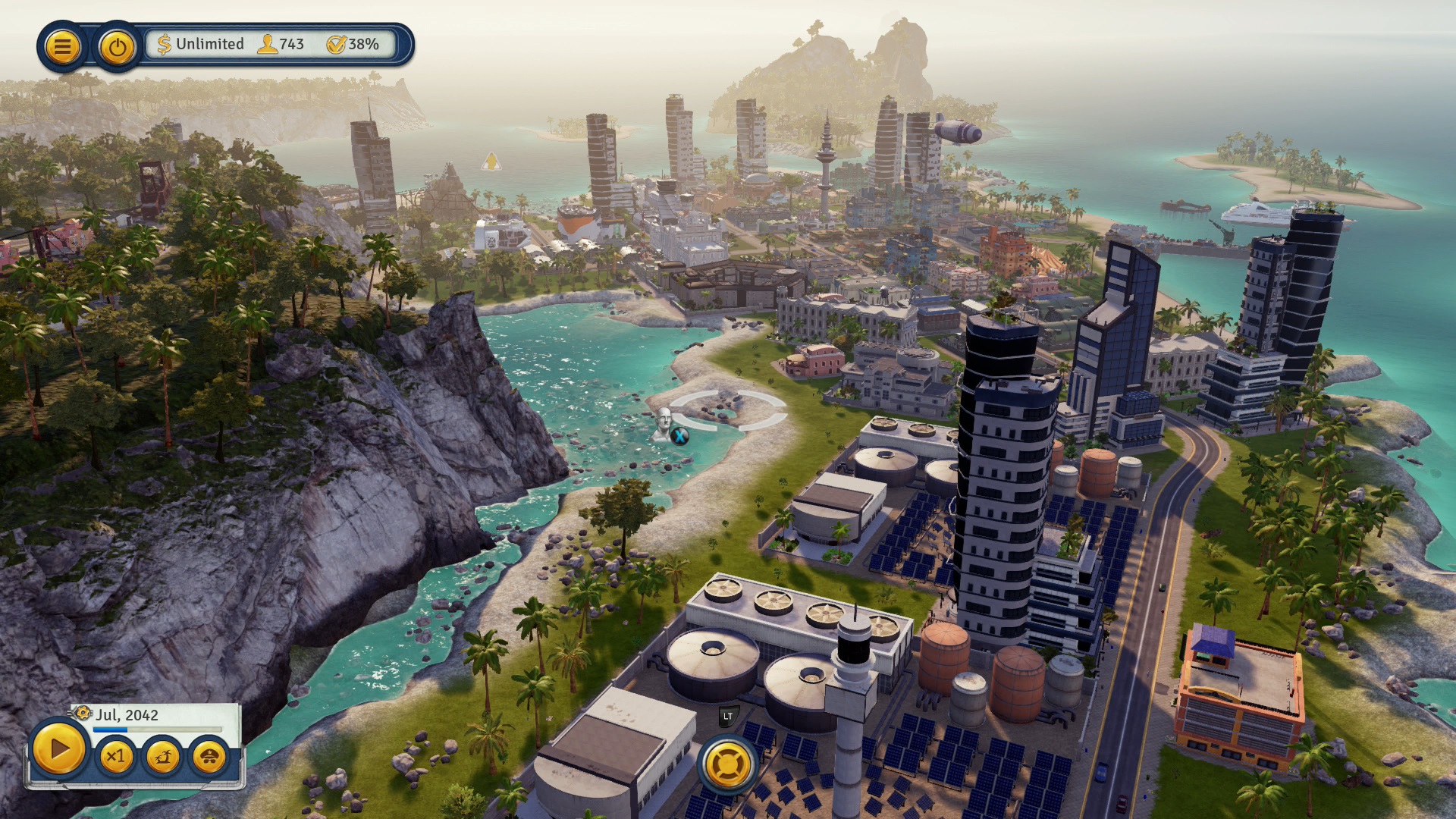
Task: Open the lifebuoy radial menu button
Action: (728, 764)
